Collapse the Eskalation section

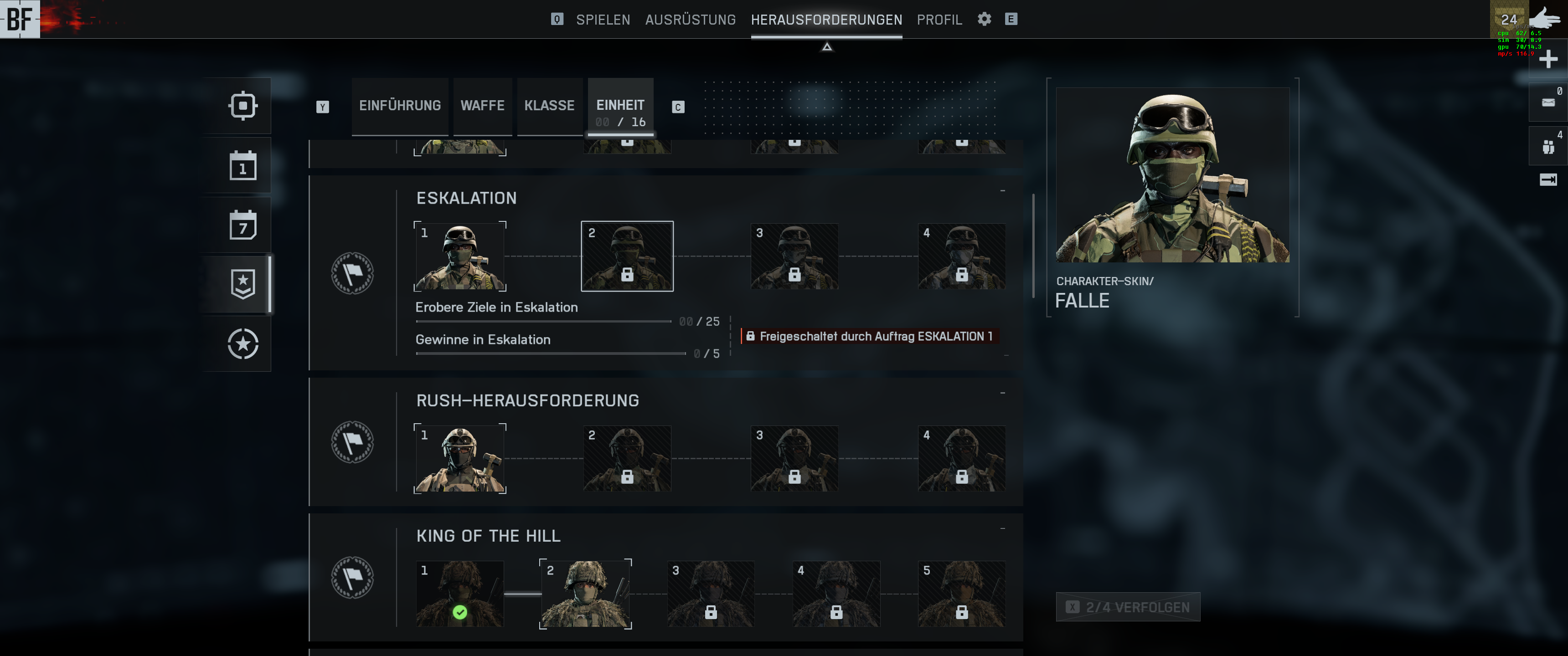click(x=1002, y=191)
